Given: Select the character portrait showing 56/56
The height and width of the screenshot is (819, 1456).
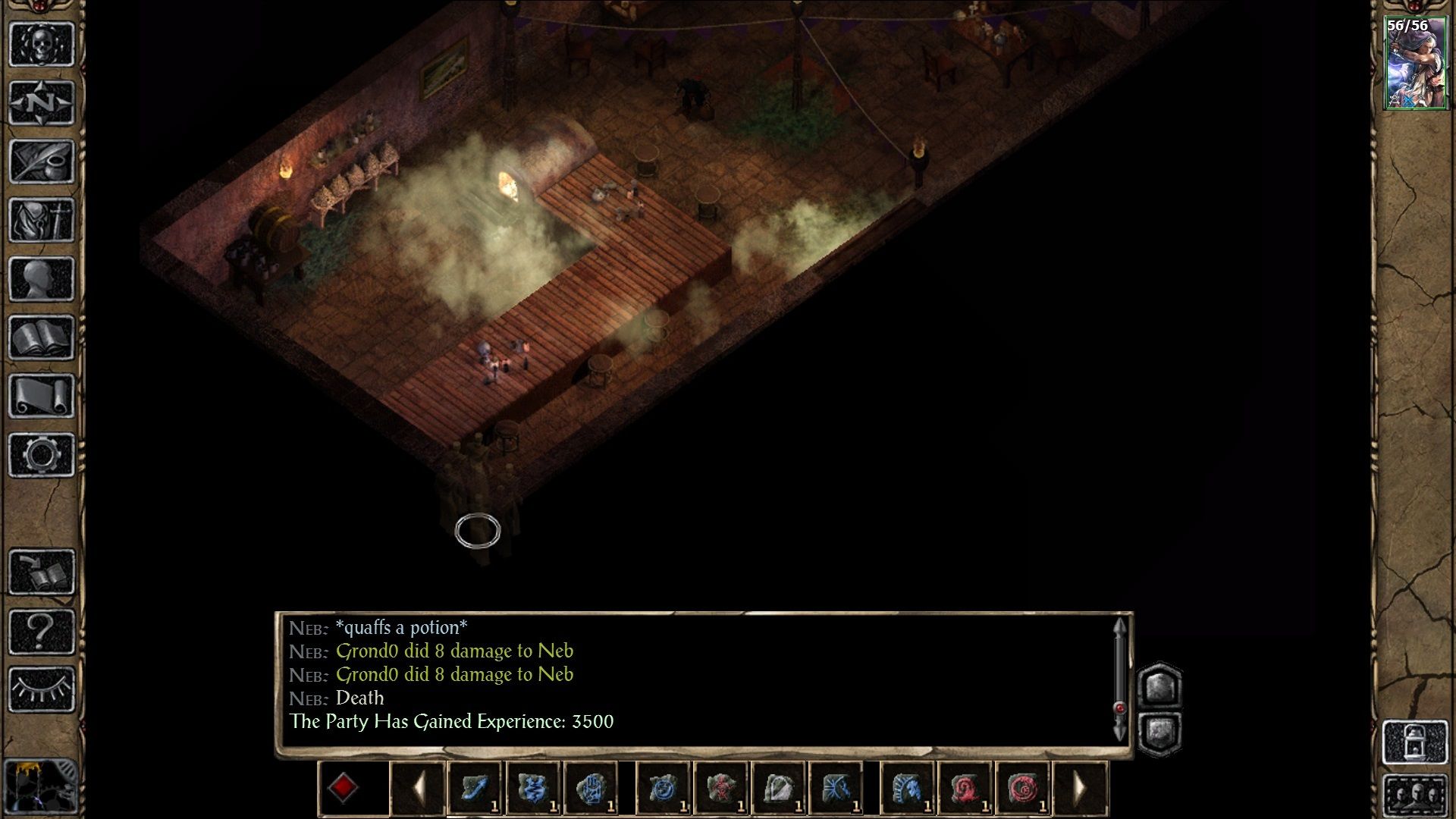Looking at the screenshot, I should click(x=1415, y=64).
